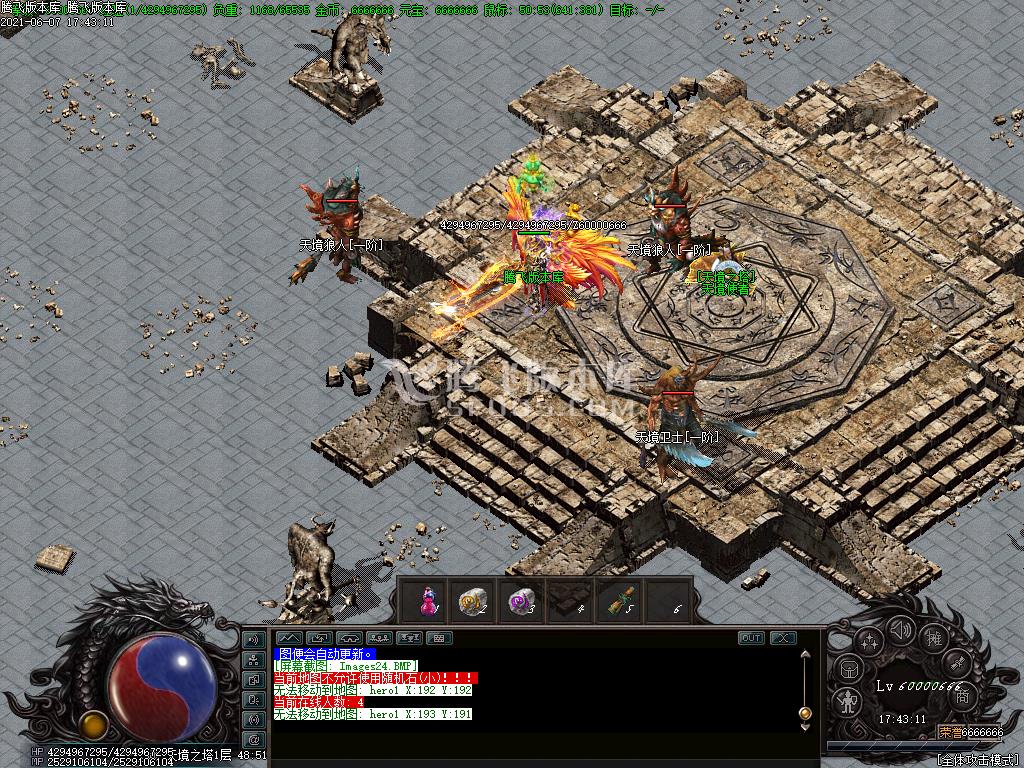Click the OUT button above the chat
This screenshot has height=768, width=1024.
tap(751, 637)
